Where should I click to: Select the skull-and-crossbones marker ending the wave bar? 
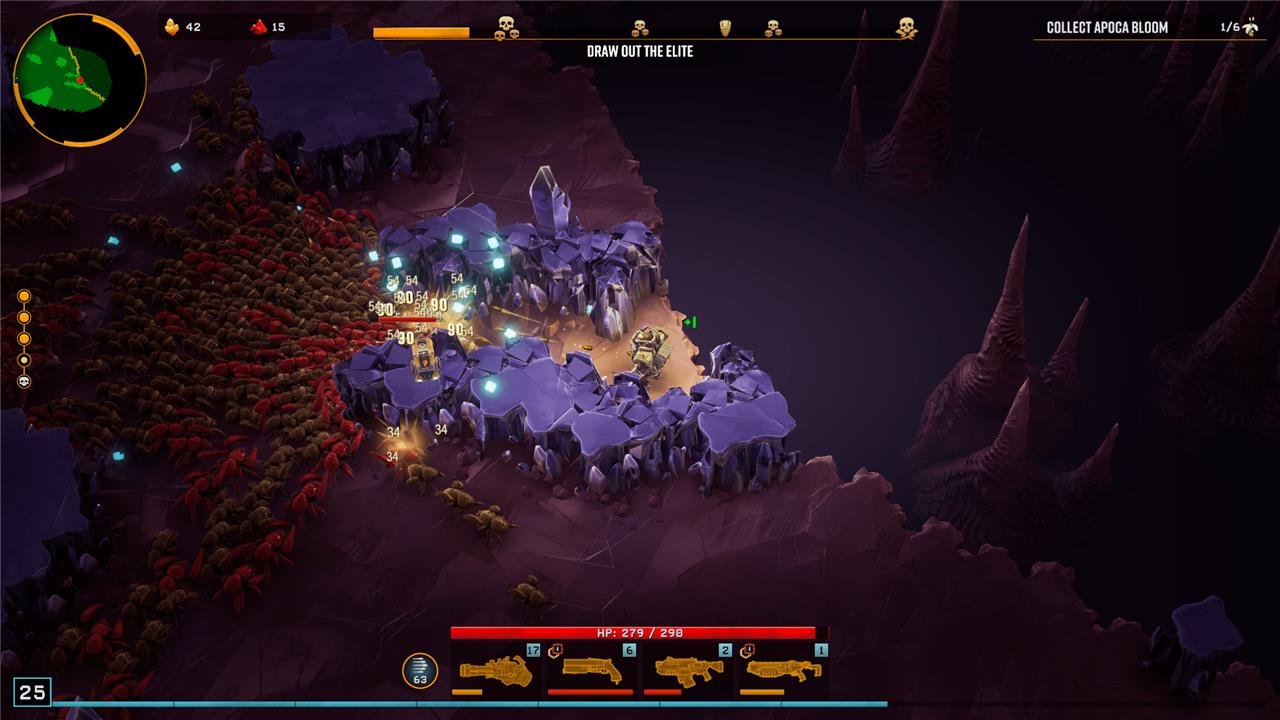click(x=906, y=28)
